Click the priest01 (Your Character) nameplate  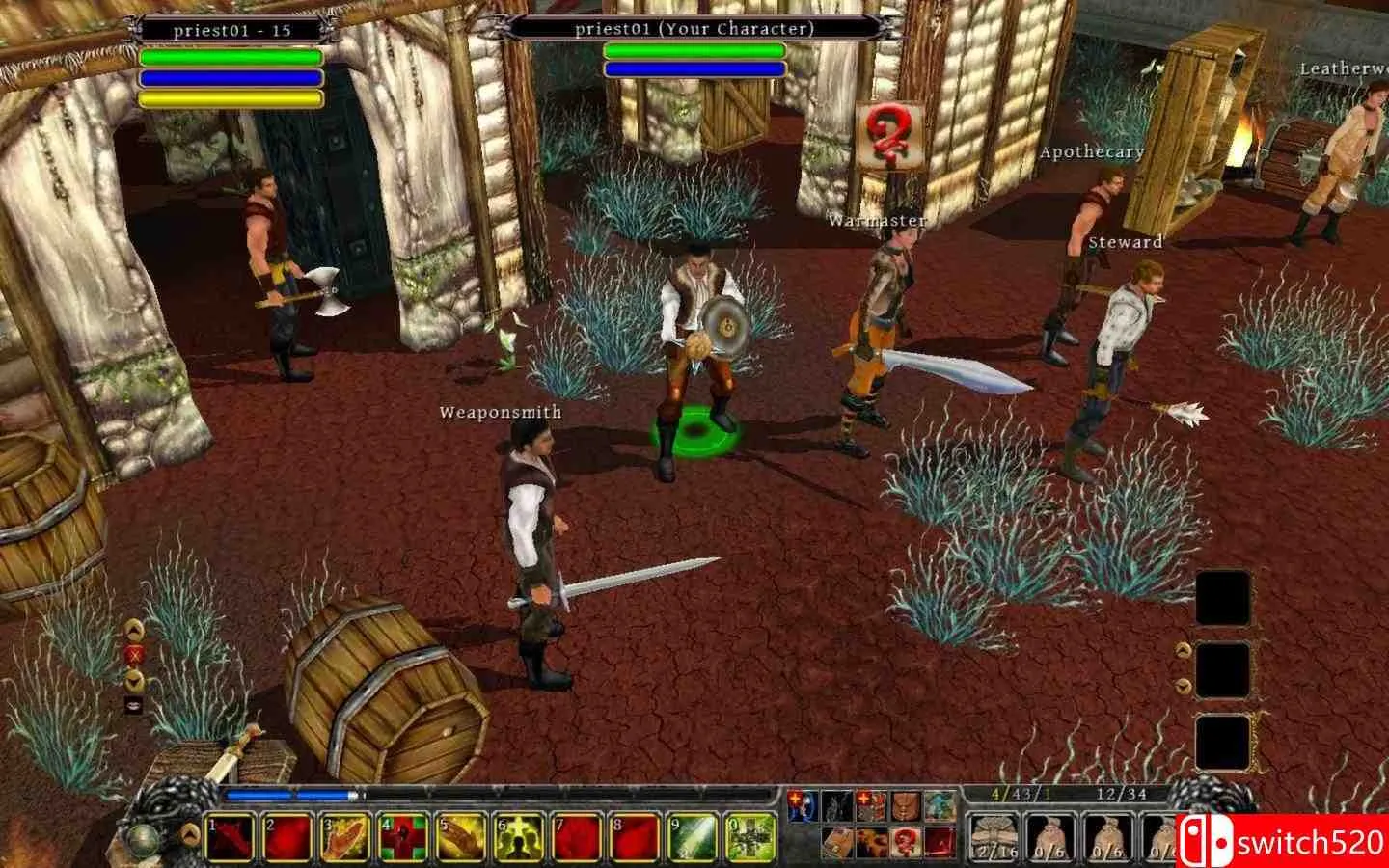694,28
